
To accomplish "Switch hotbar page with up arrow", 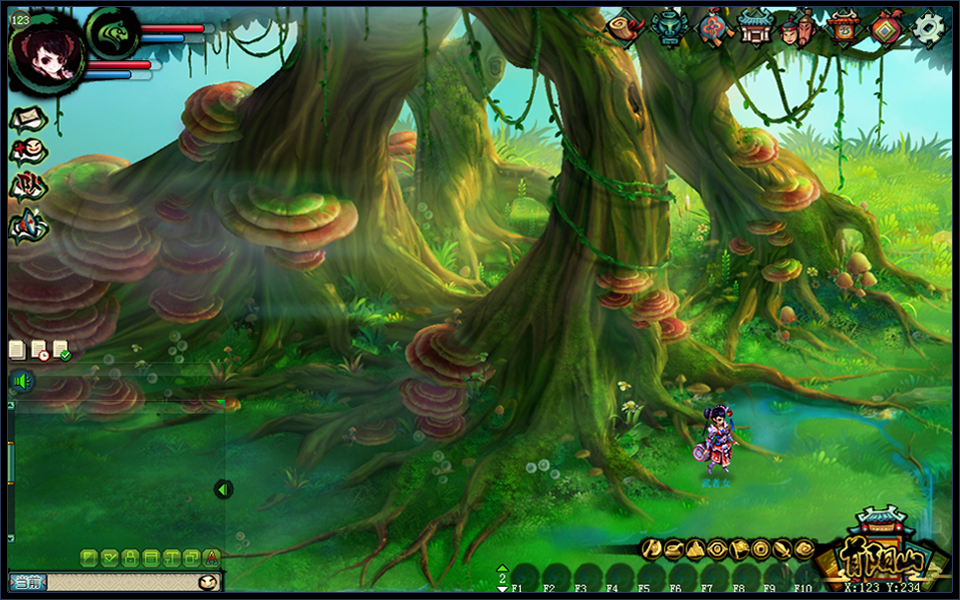I will (x=502, y=569).
